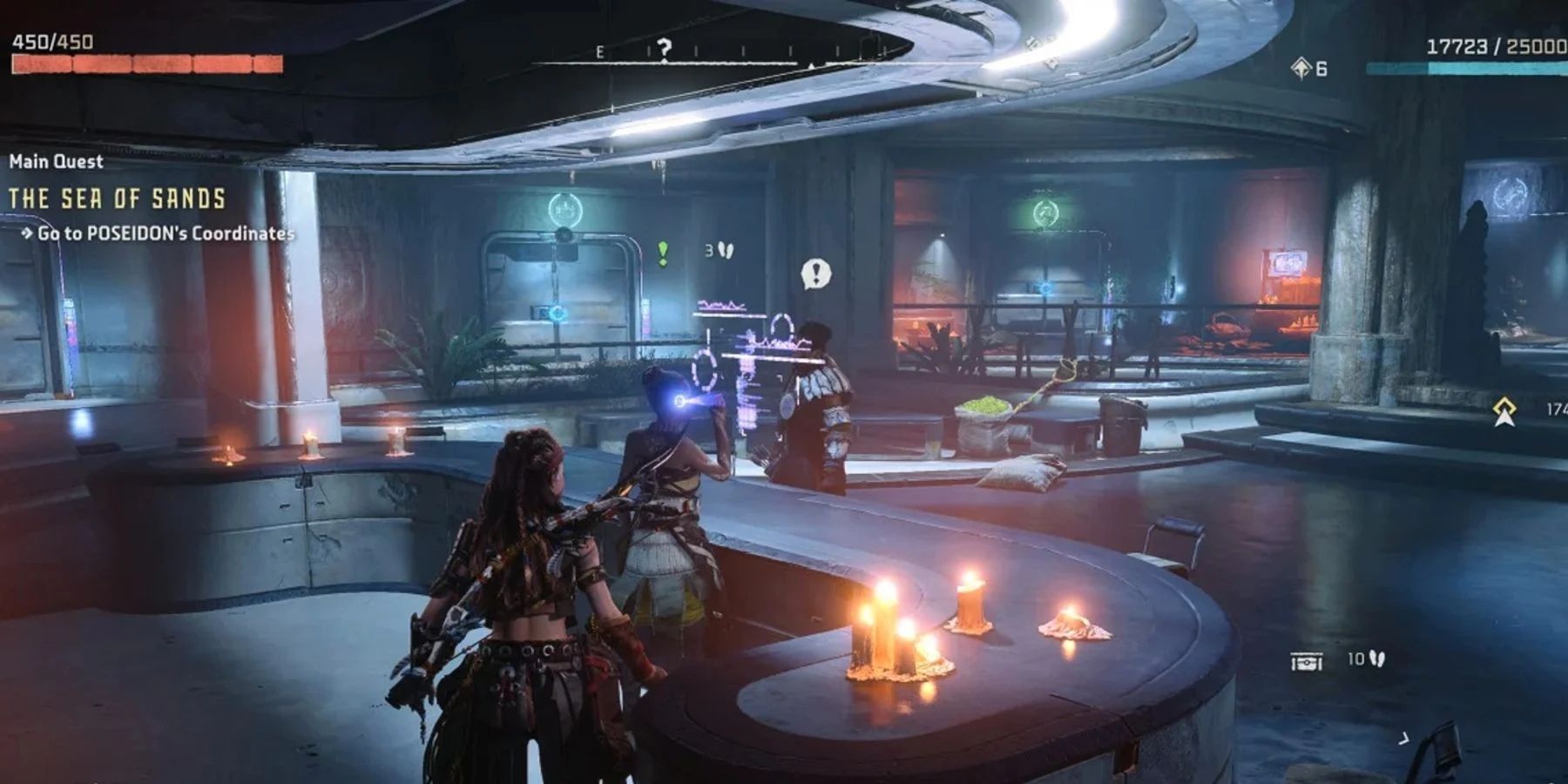This screenshot has width=1568, height=784.
Task: Click the East letter on the compass
Action: [x=599, y=53]
